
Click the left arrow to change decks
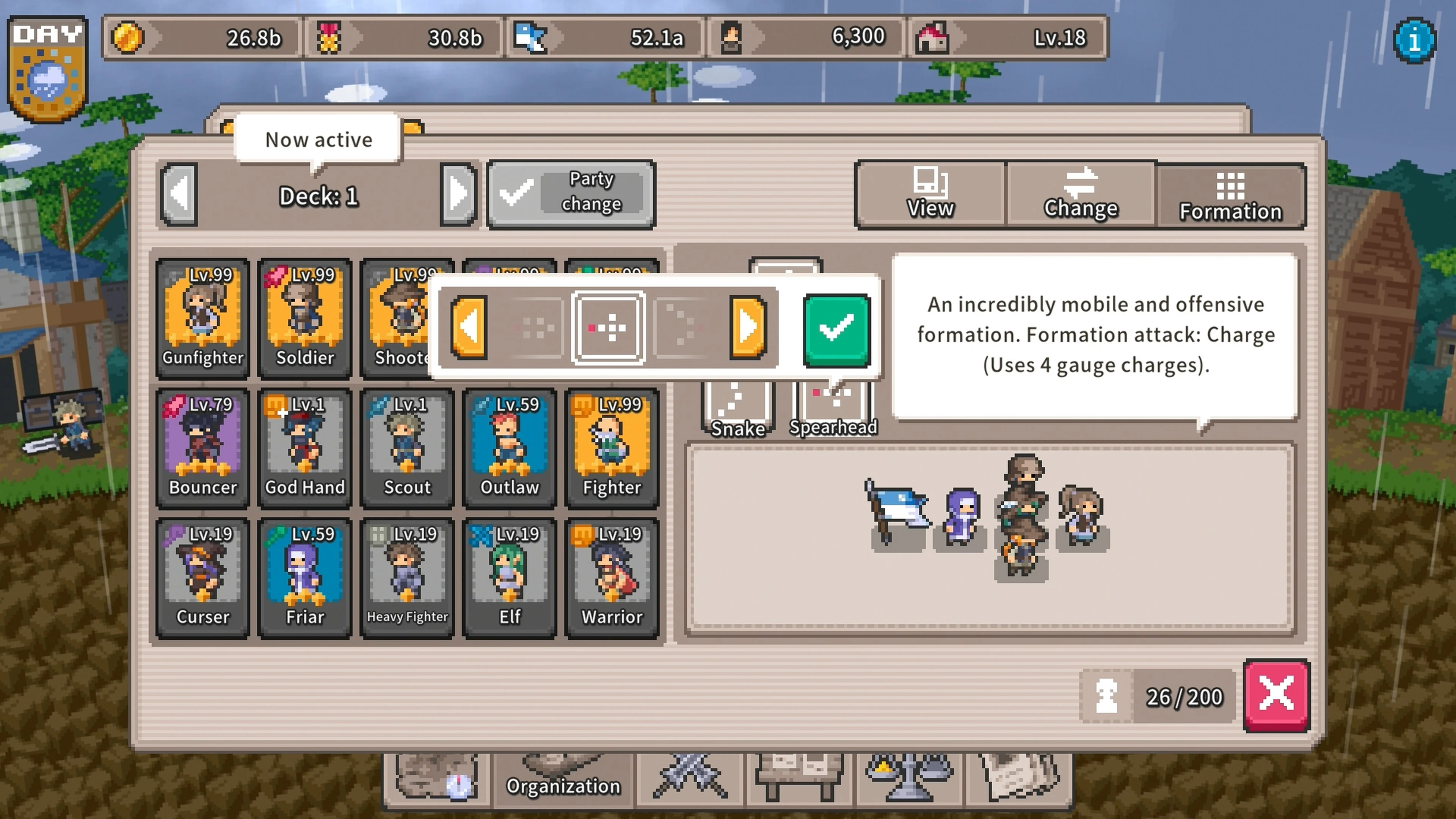179,195
